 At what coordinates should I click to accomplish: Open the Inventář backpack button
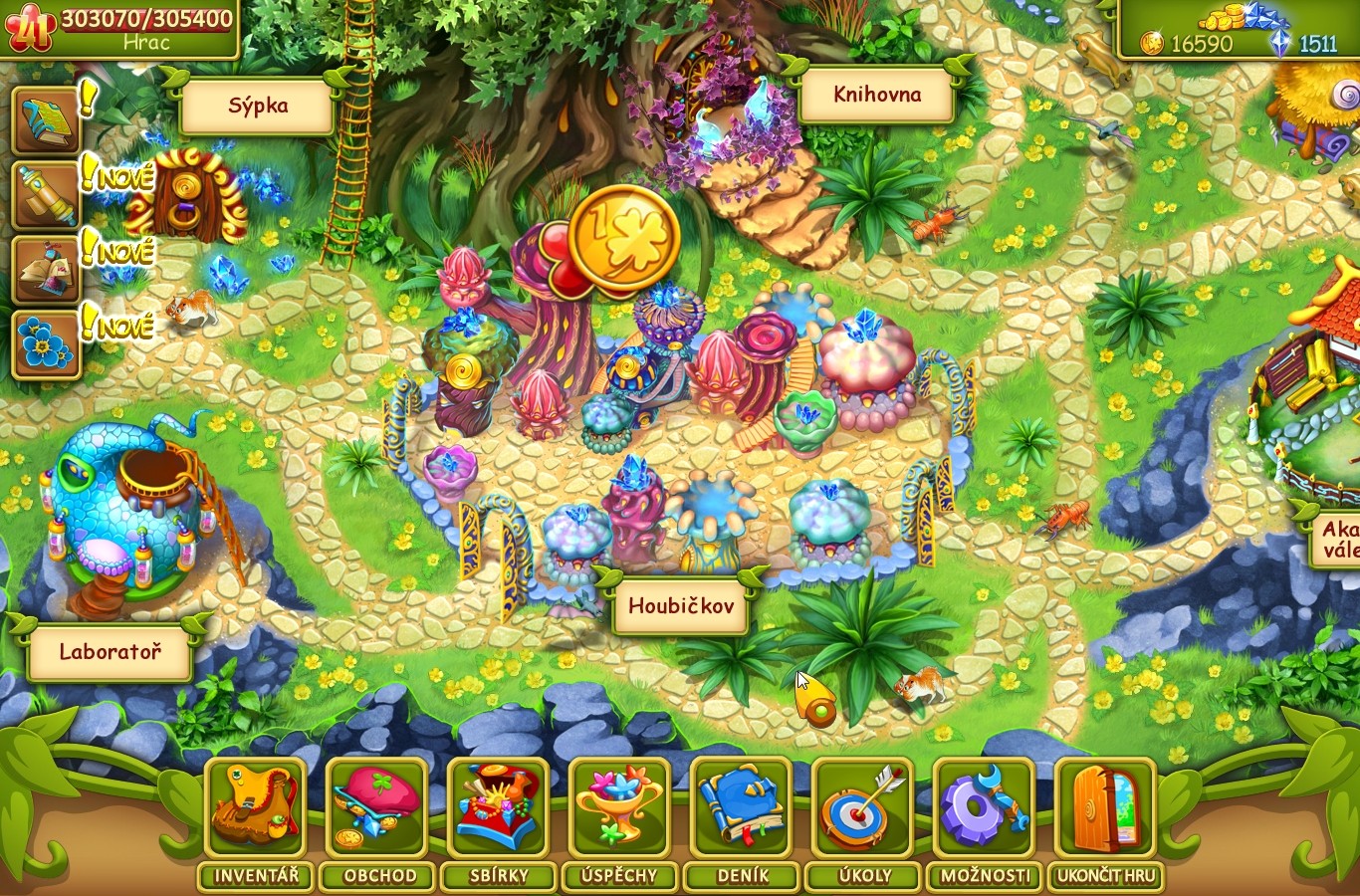256,808
